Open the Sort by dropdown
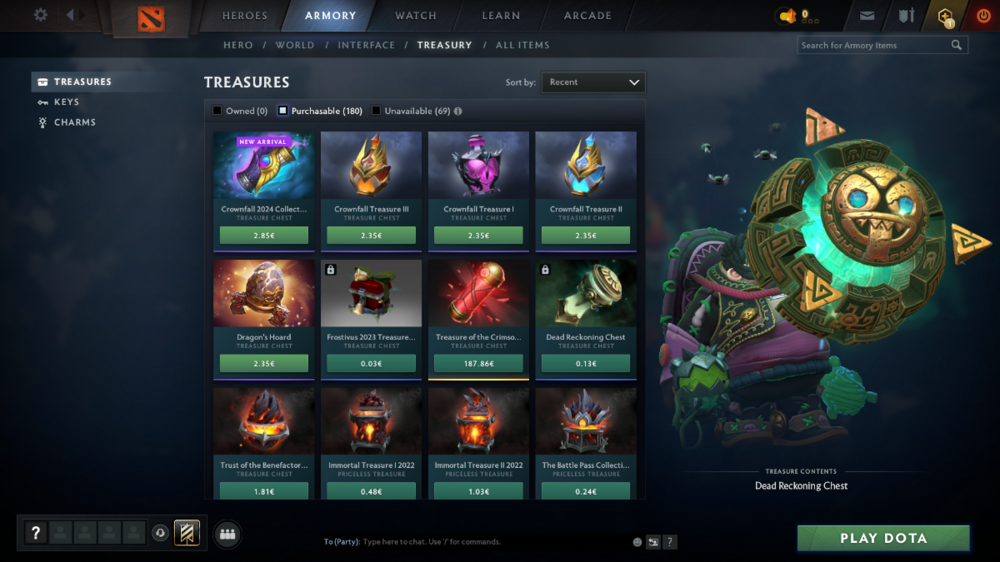 [x=594, y=82]
